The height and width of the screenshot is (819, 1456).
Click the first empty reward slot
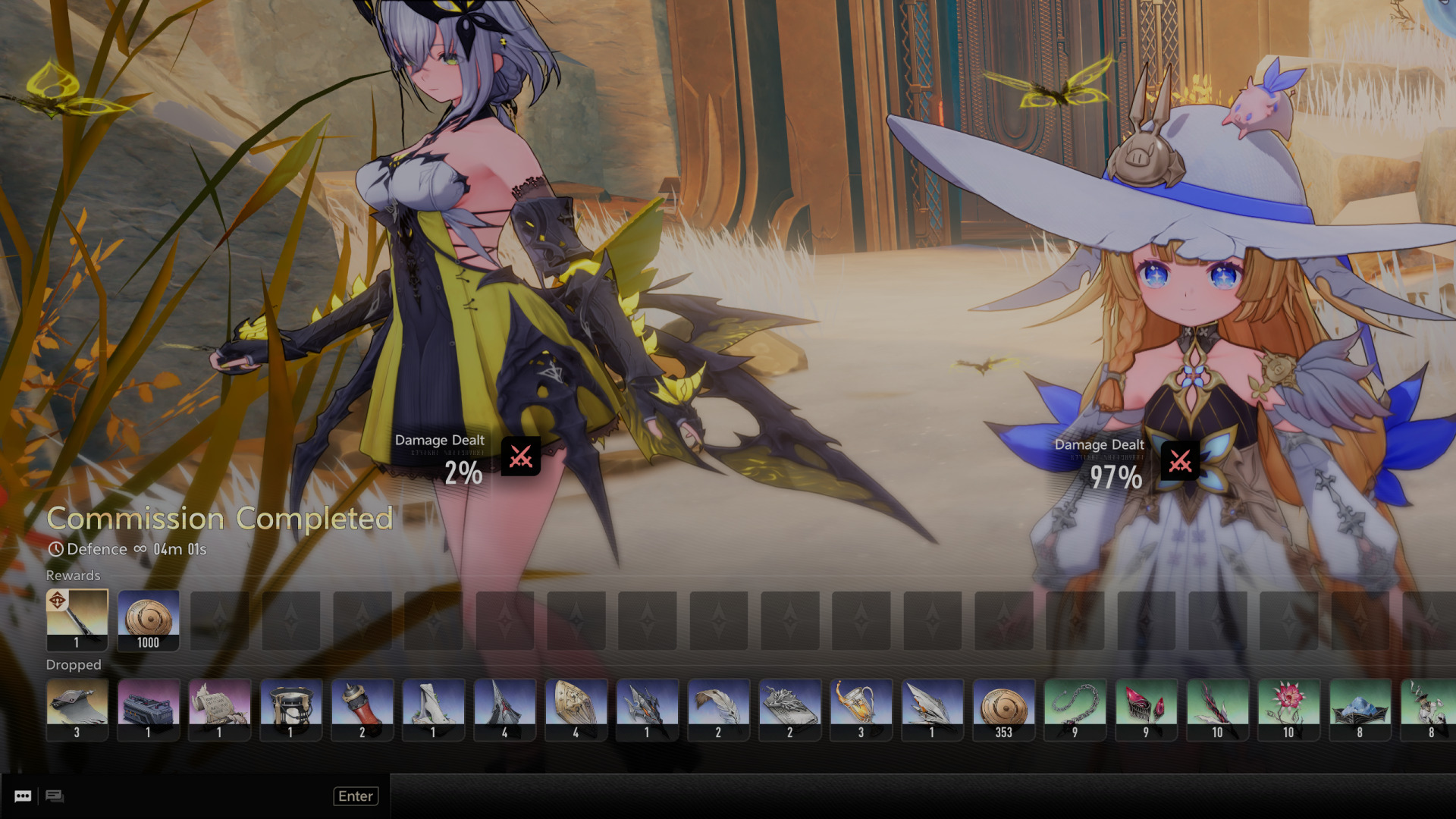click(219, 620)
